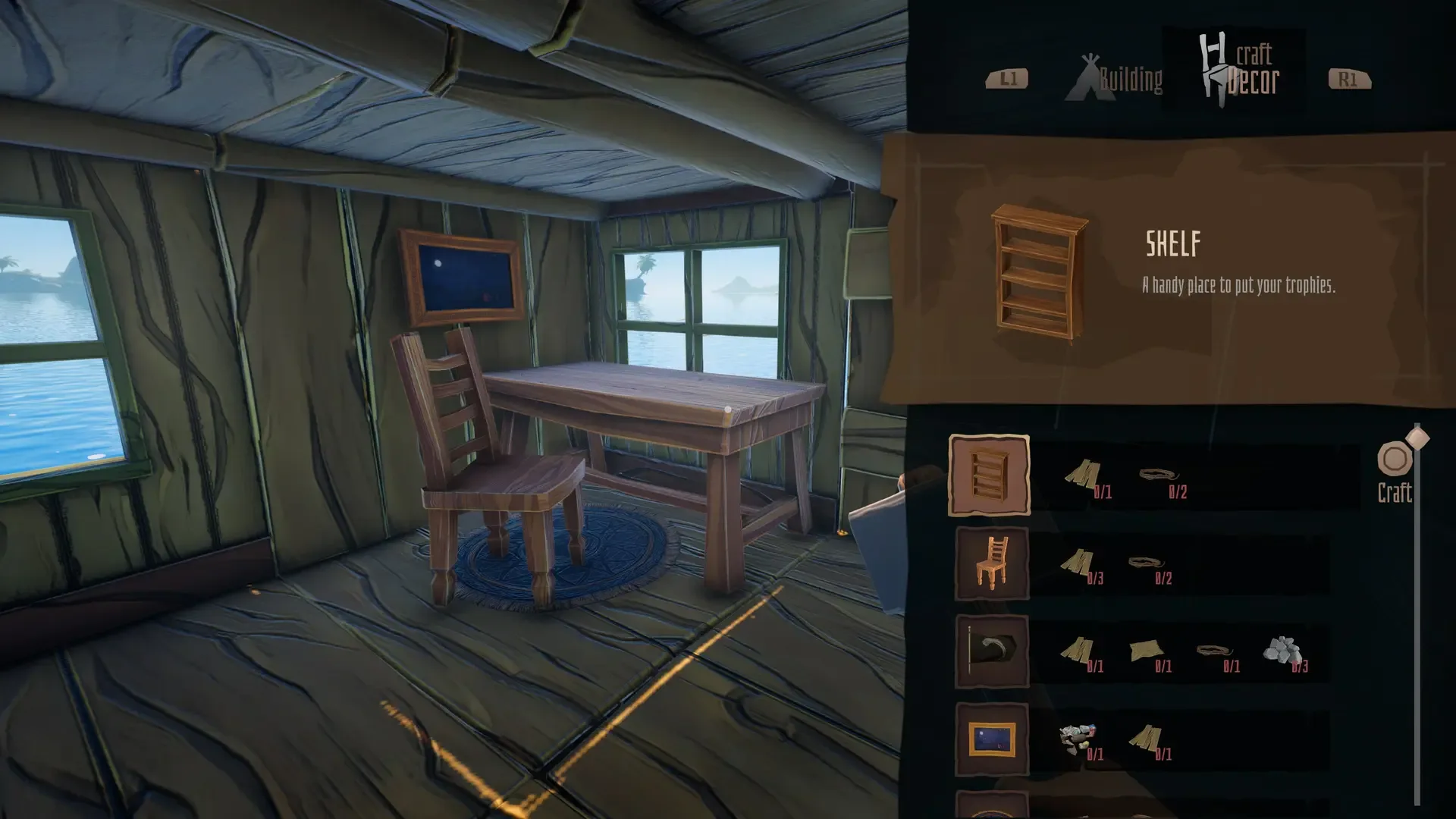The width and height of the screenshot is (1456, 819).
Task: Click the R1 shoulder button prompt
Action: [1348, 80]
